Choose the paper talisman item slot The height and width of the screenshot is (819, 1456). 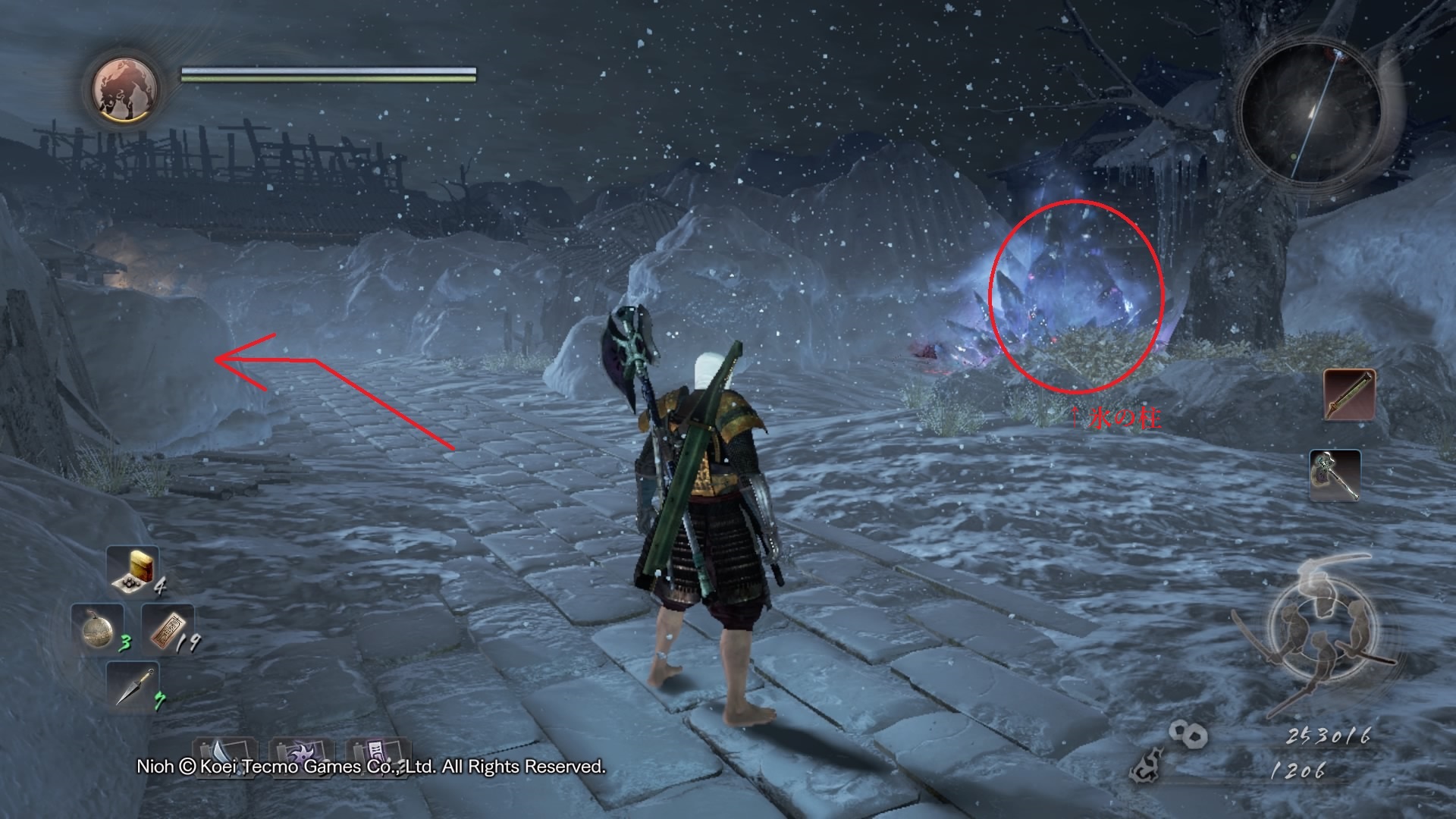[167, 628]
